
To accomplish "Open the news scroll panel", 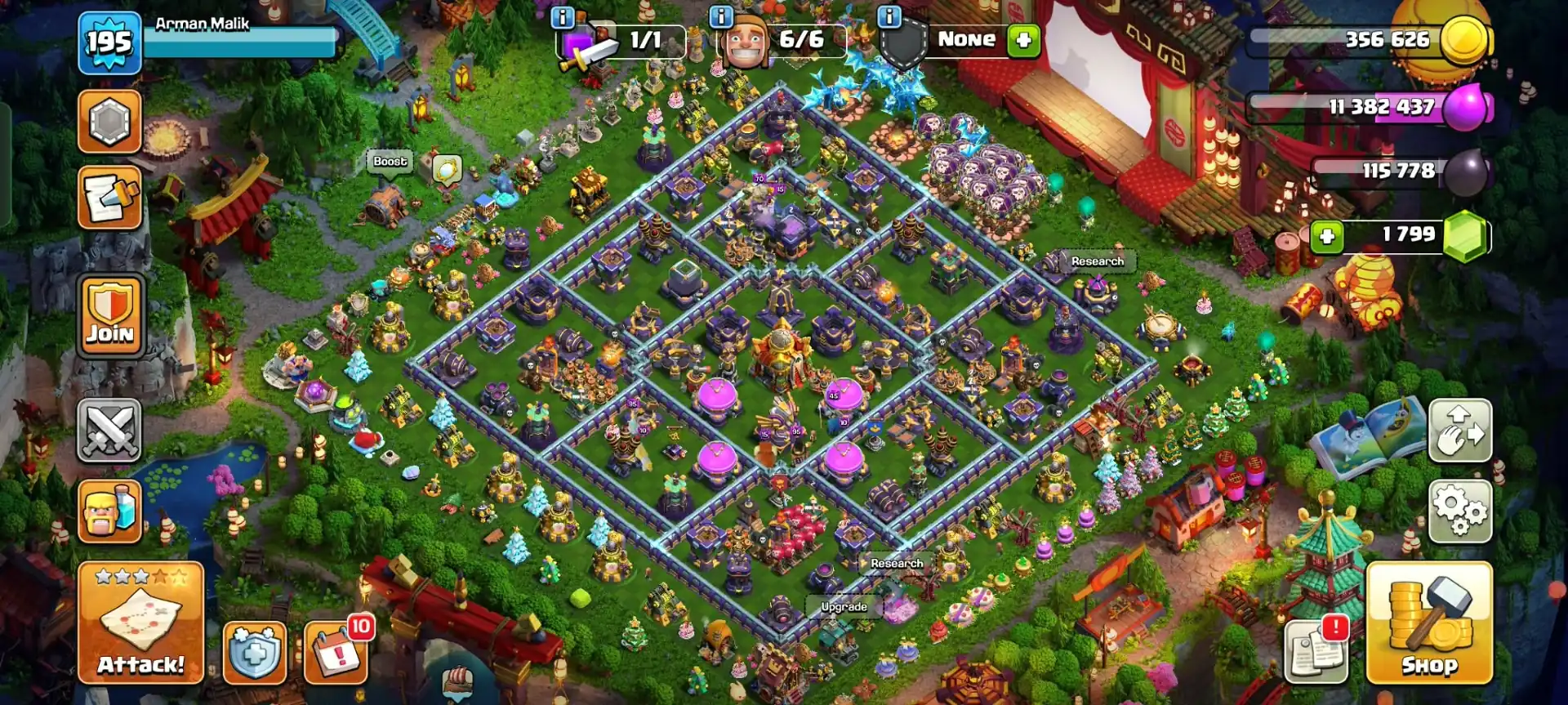I will [x=110, y=195].
